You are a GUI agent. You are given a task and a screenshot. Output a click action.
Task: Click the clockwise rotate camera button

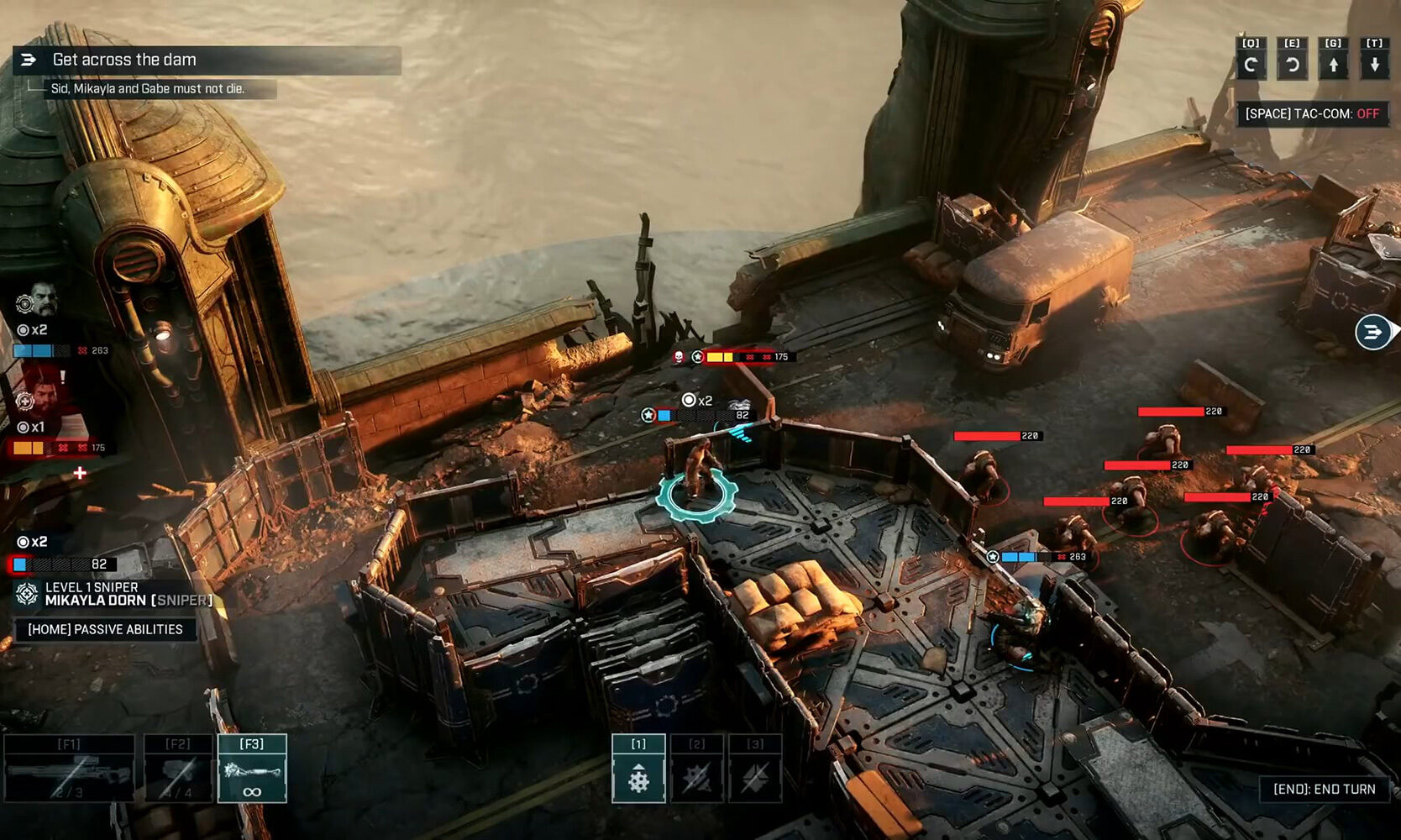(1251, 64)
